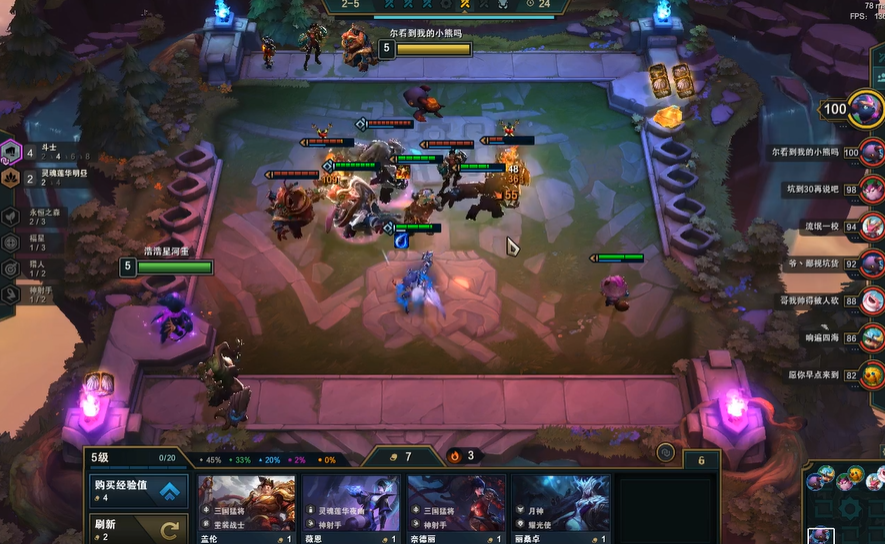Open the 神射手 trait tooltip
The height and width of the screenshot is (544, 885).
(11, 294)
